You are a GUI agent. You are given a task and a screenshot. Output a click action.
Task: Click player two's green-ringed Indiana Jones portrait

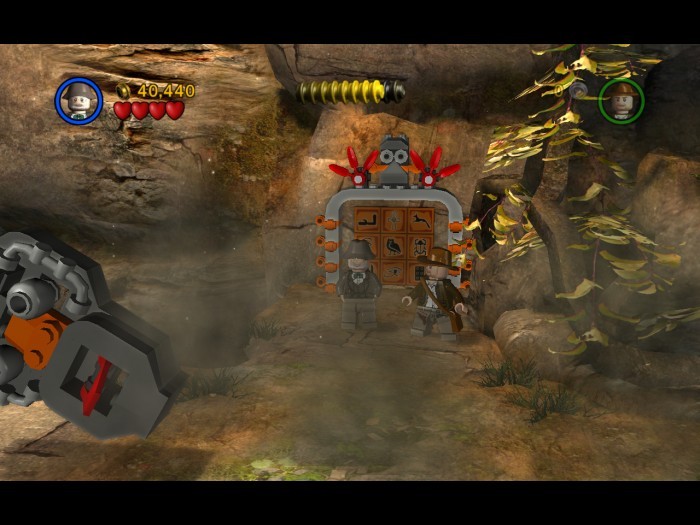pyautogui.click(x=621, y=100)
